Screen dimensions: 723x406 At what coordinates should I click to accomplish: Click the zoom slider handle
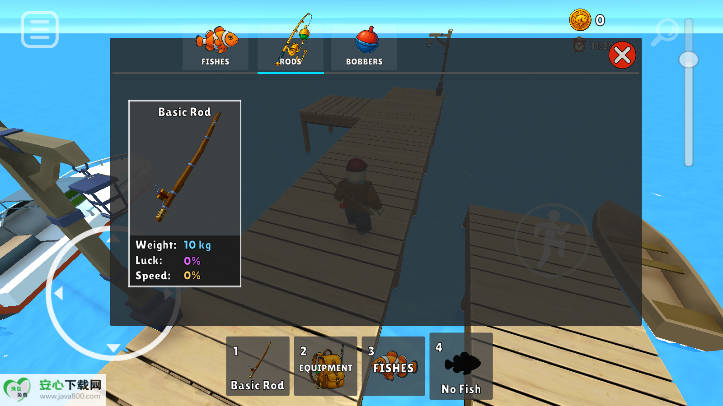click(688, 59)
